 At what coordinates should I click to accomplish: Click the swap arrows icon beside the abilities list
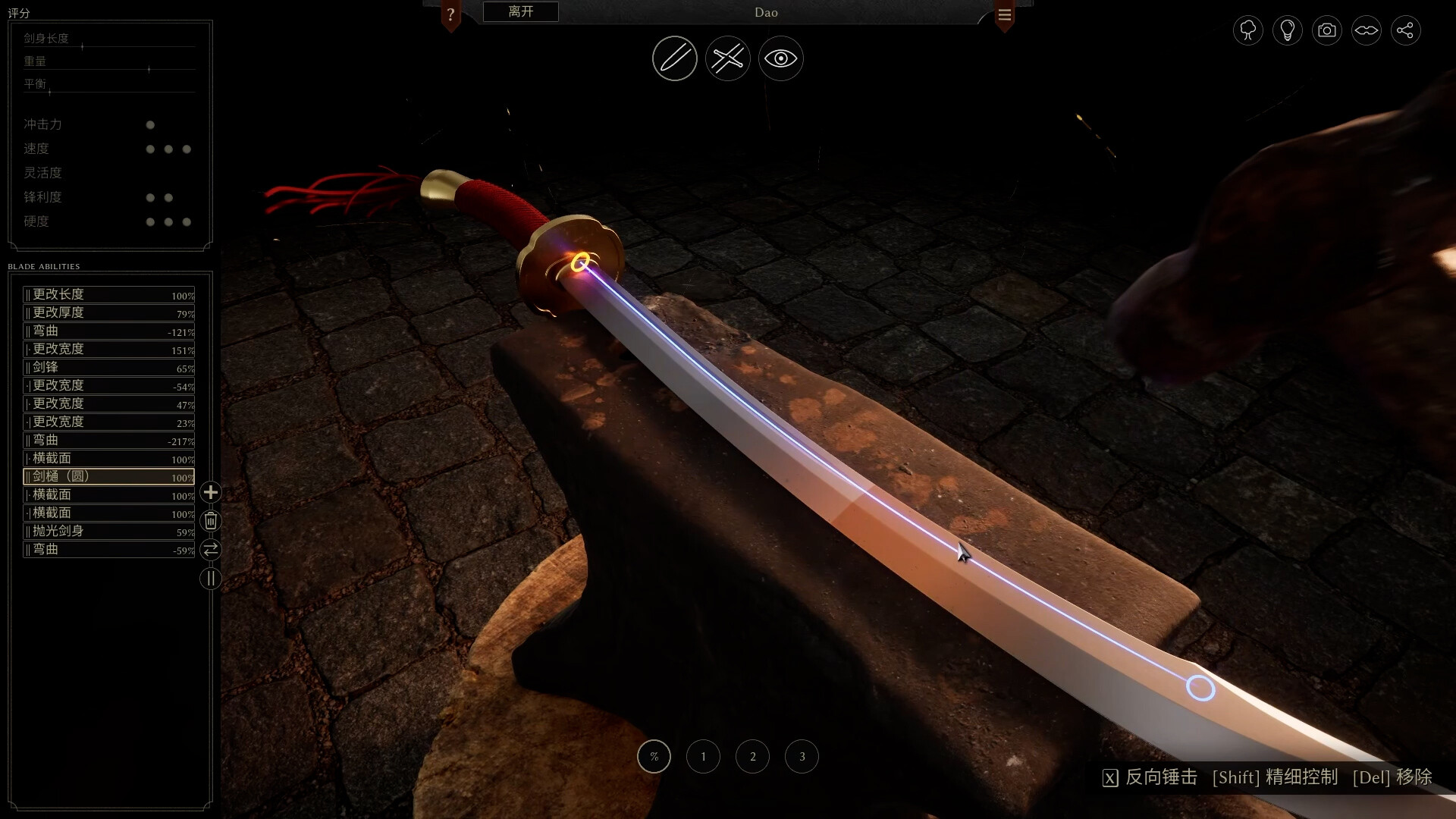pyautogui.click(x=210, y=550)
